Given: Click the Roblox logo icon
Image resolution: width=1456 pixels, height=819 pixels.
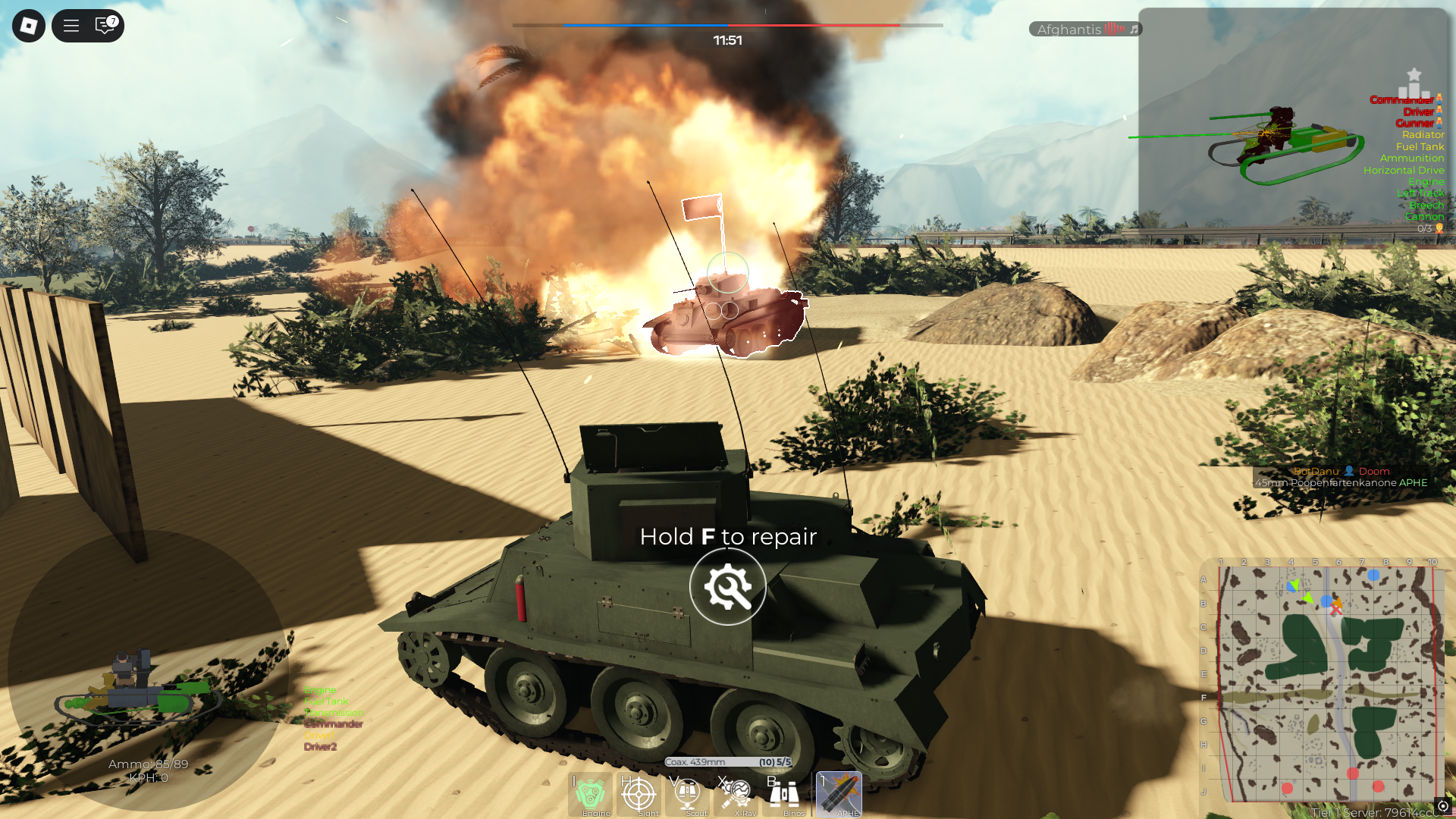Looking at the screenshot, I should [28, 25].
